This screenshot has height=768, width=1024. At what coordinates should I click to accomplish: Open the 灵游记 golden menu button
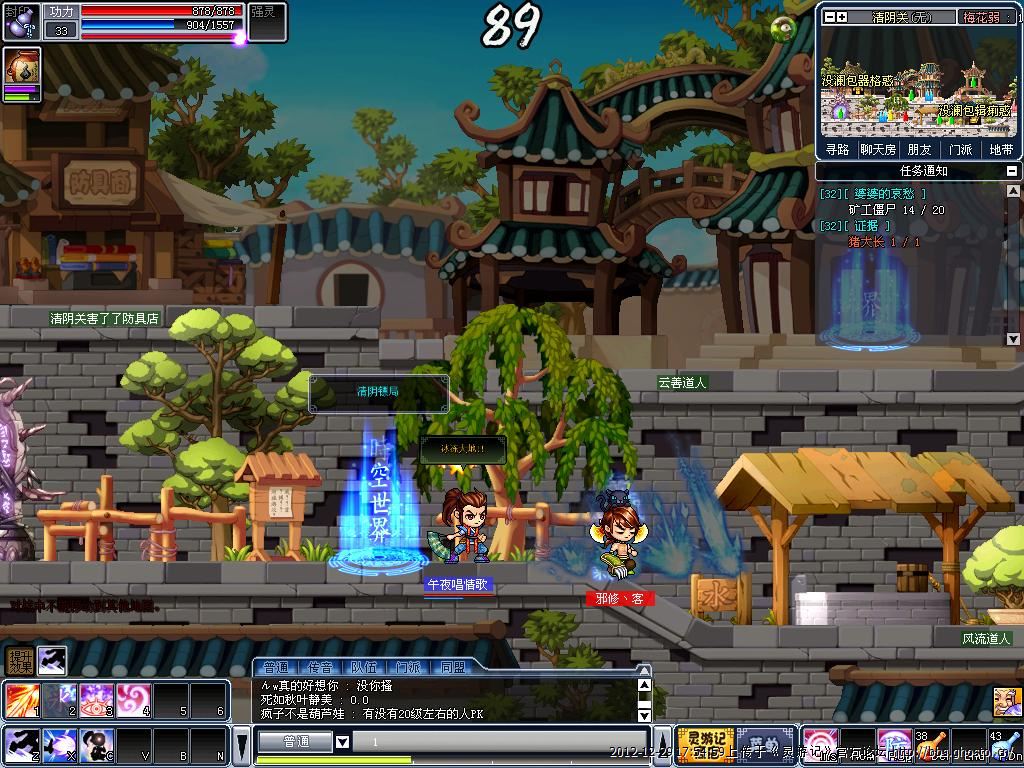pyautogui.click(x=705, y=744)
